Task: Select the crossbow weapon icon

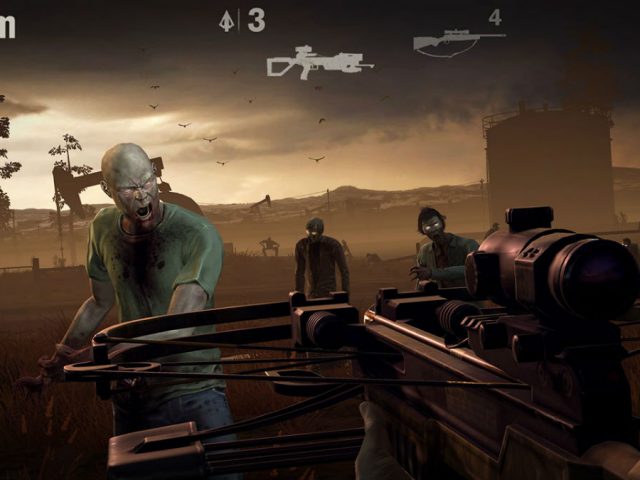Action: 319,63
